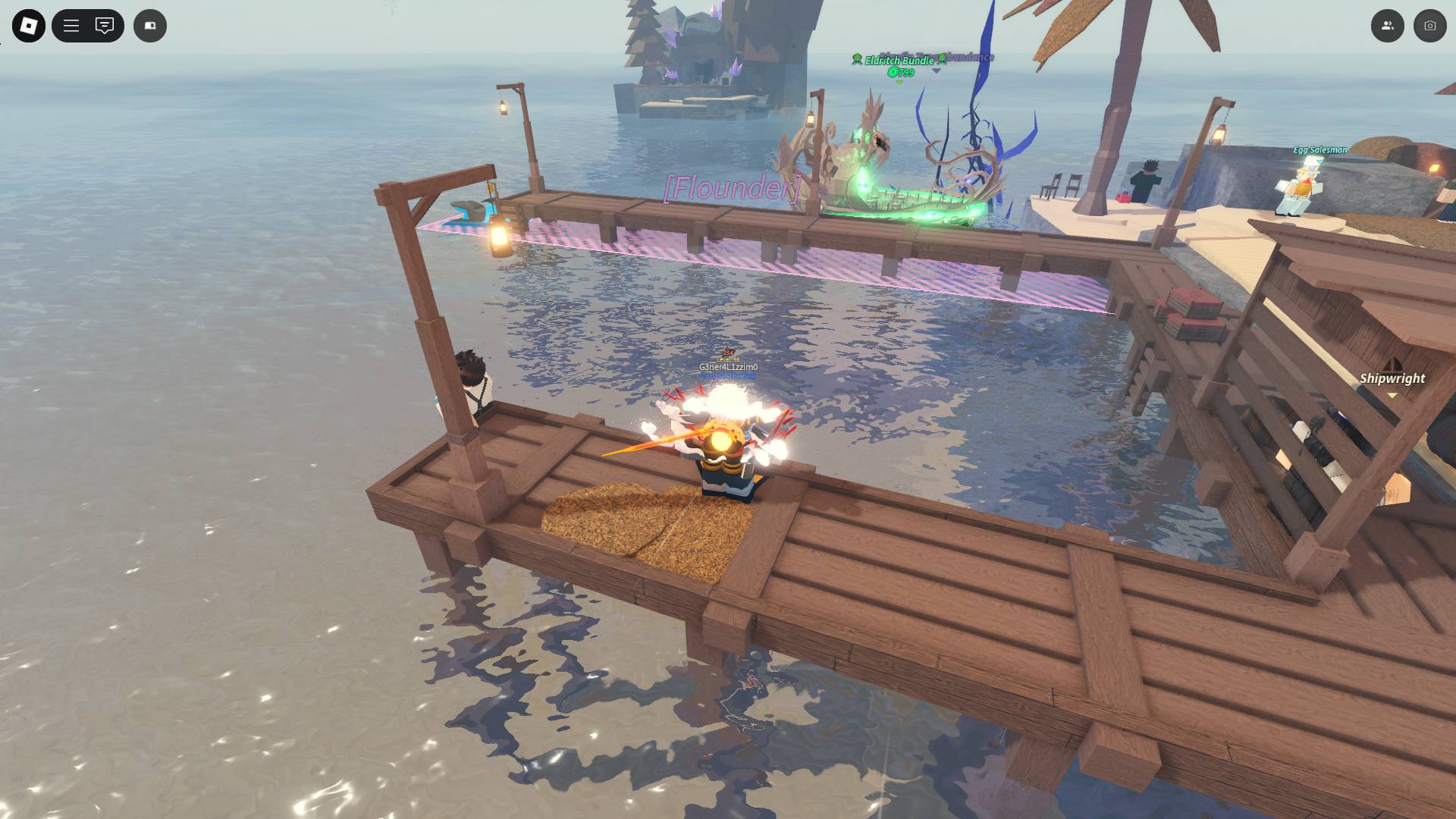Click the purple arrow indicator near Abundance

(937, 71)
